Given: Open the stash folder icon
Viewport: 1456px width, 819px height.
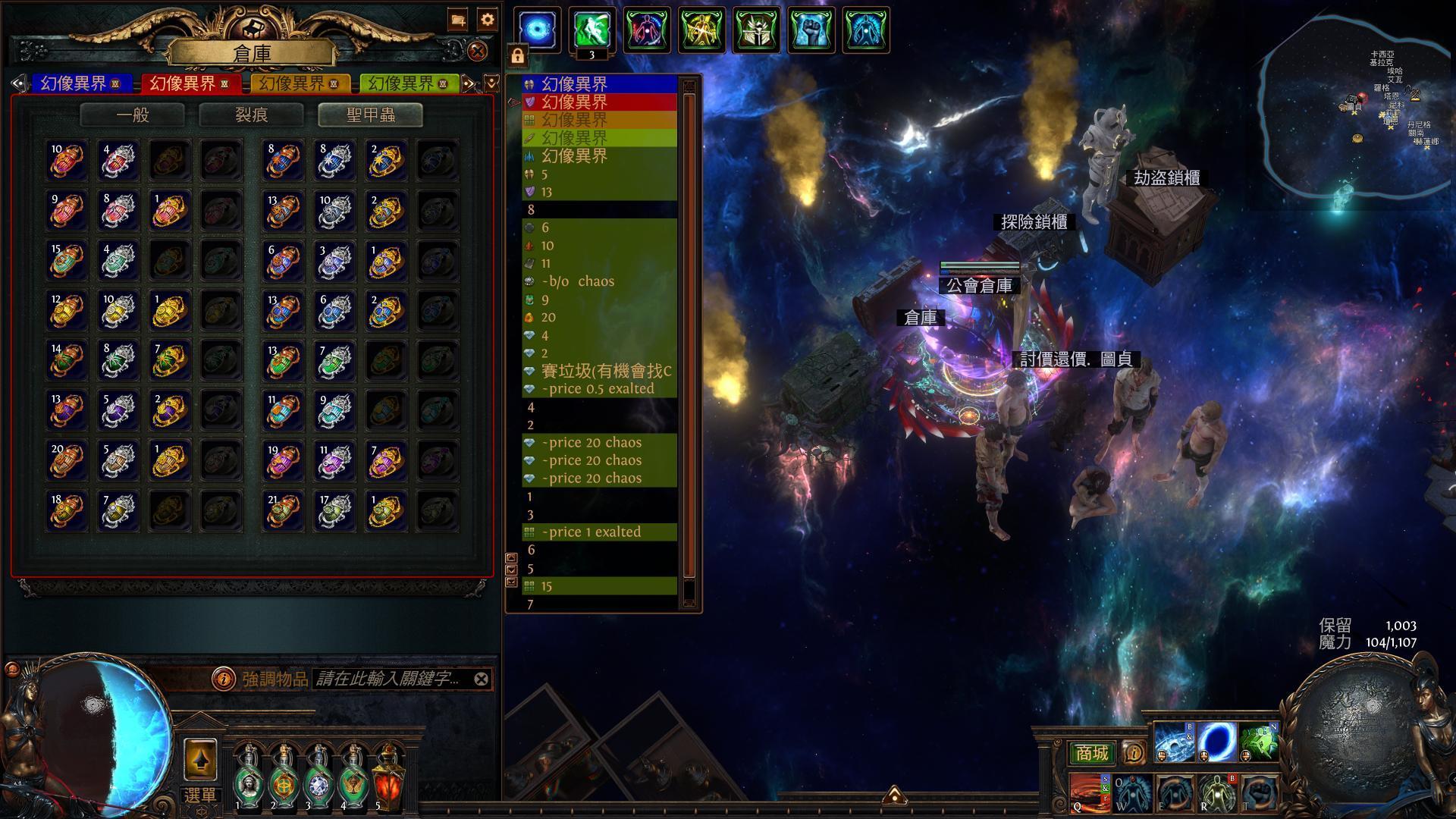Looking at the screenshot, I should [x=458, y=20].
